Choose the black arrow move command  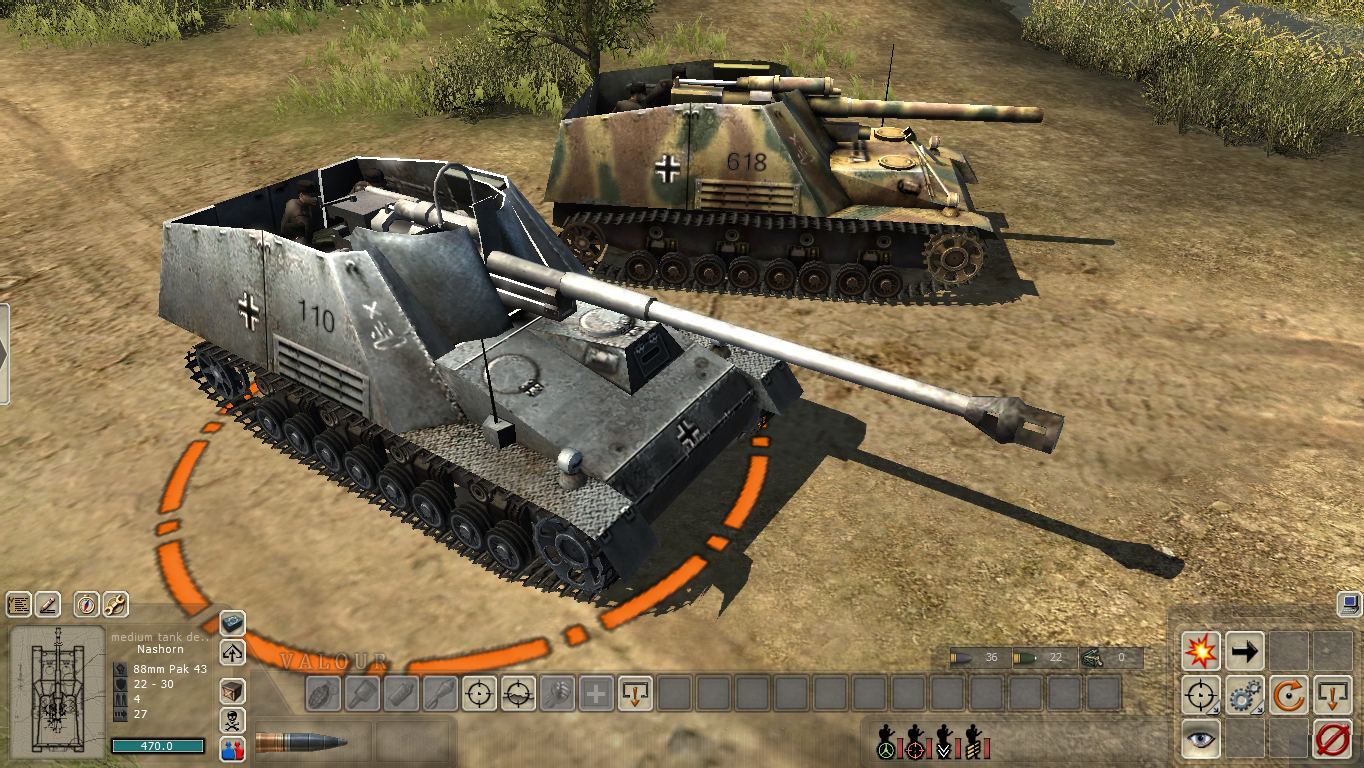[1245, 651]
